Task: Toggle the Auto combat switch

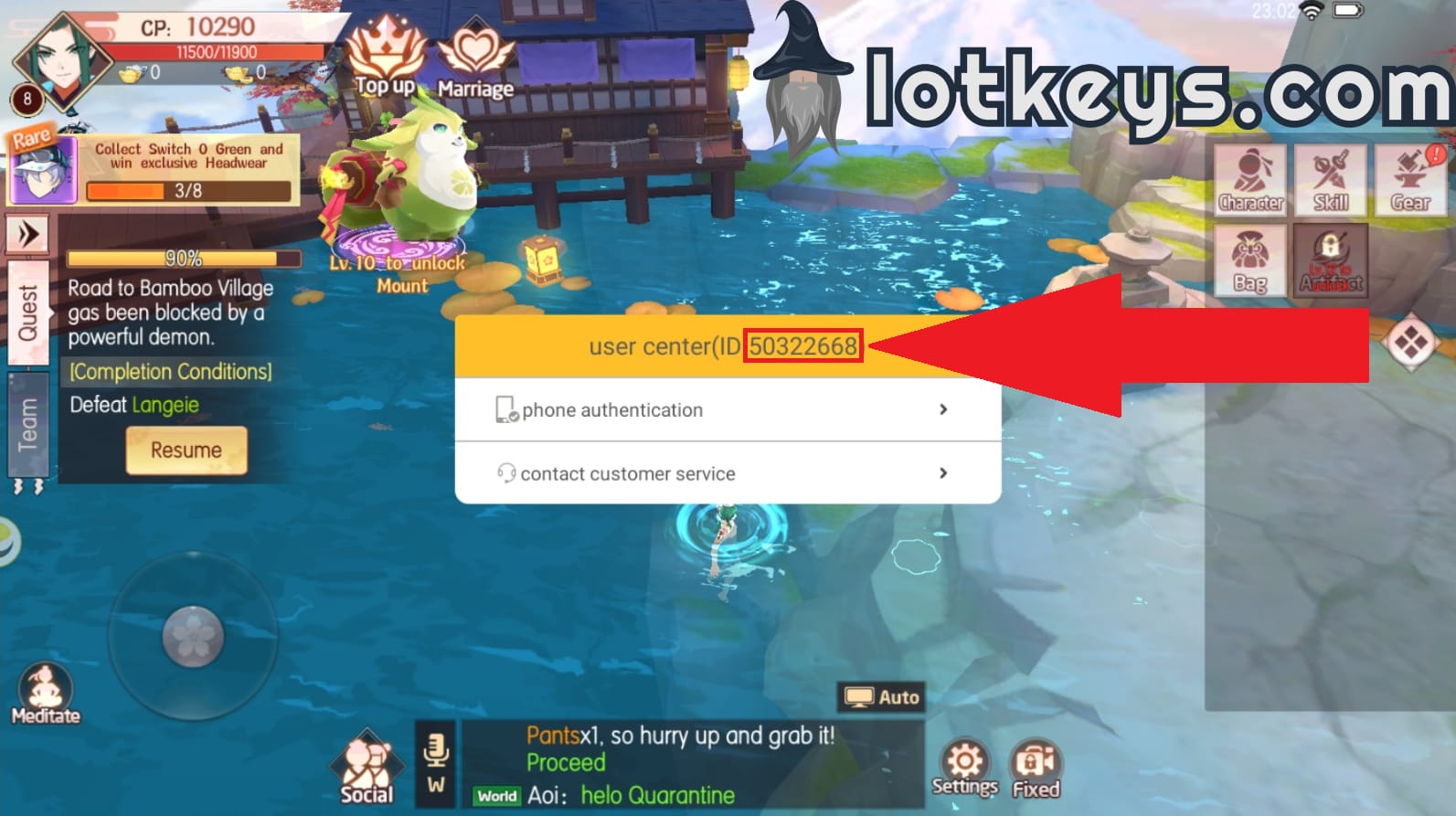Action: point(882,696)
